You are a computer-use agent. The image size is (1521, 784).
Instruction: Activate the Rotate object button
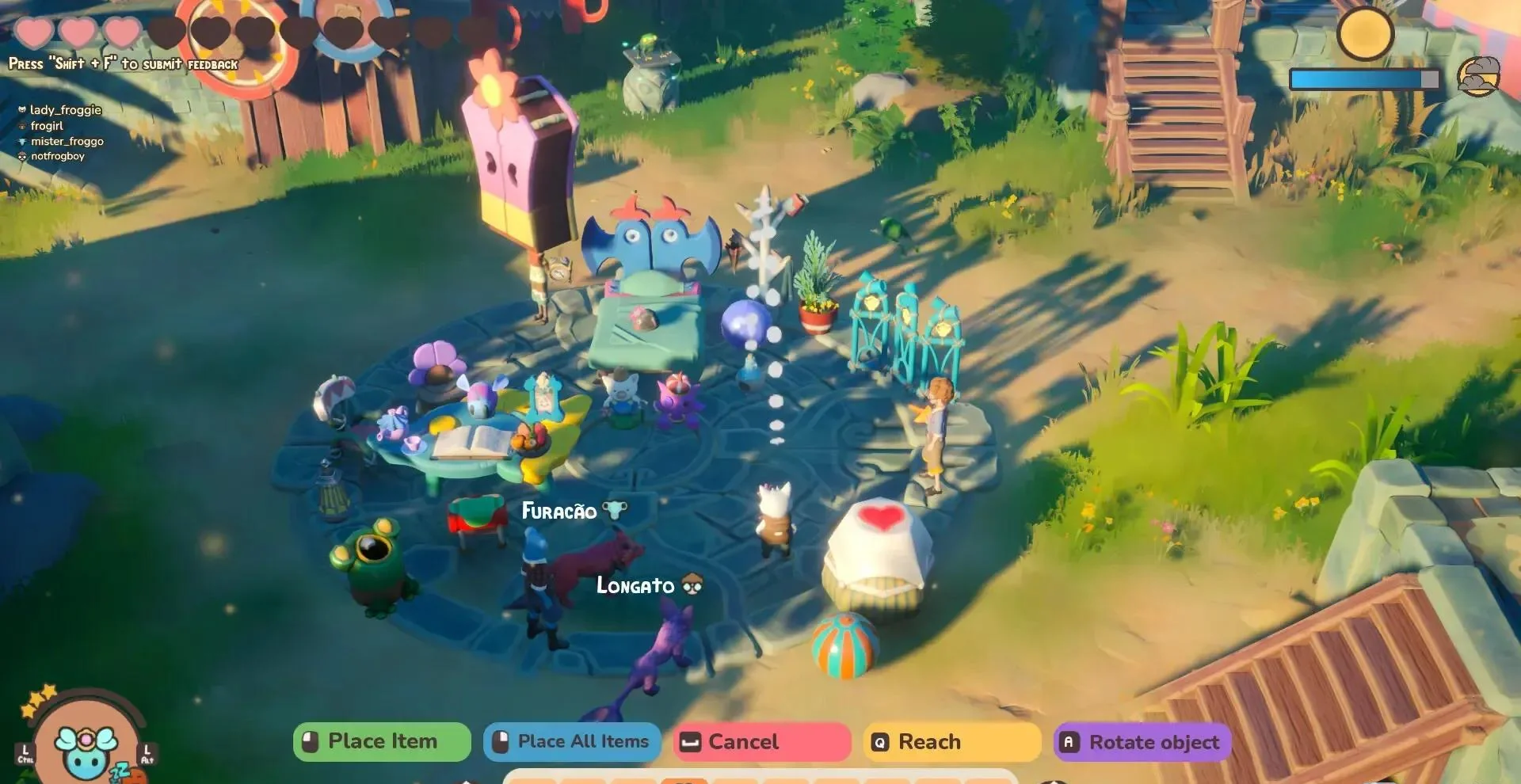pyautogui.click(x=1142, y=742)
